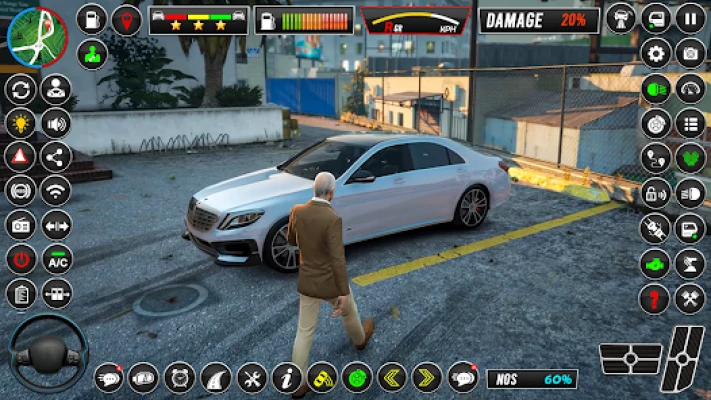Tap the steering wheel control

(47, 352)
